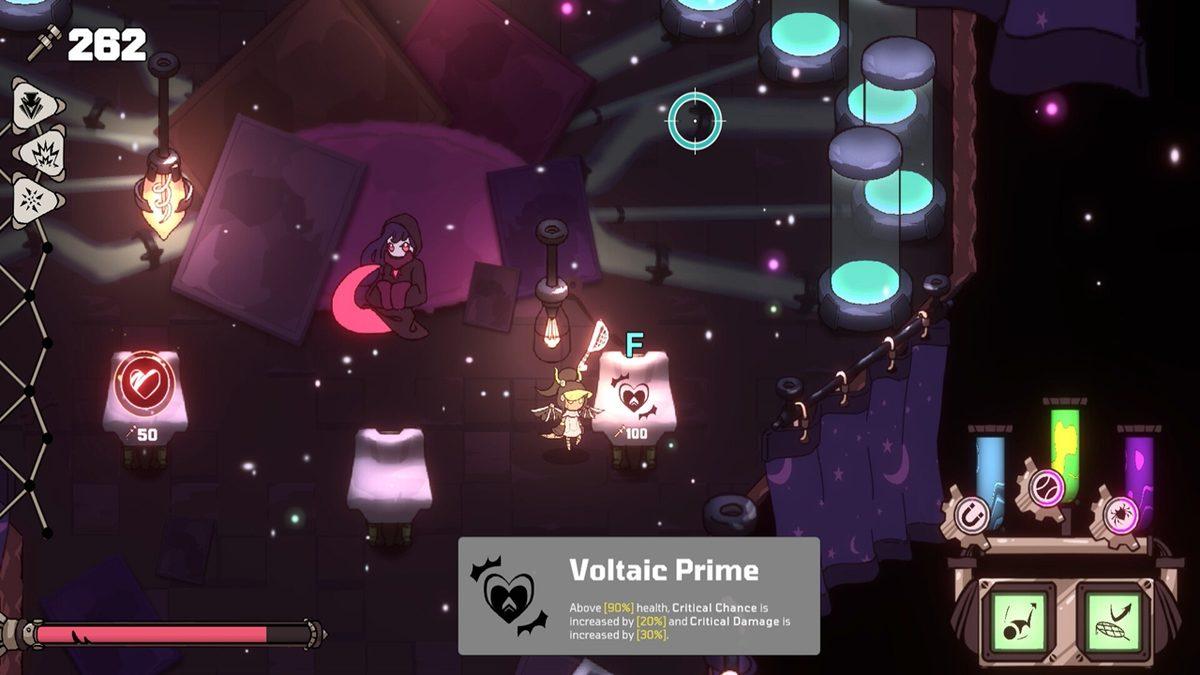Select the red heart item costing 50
This screenshot has height=675, width=1200.
(x=144, y=384)
